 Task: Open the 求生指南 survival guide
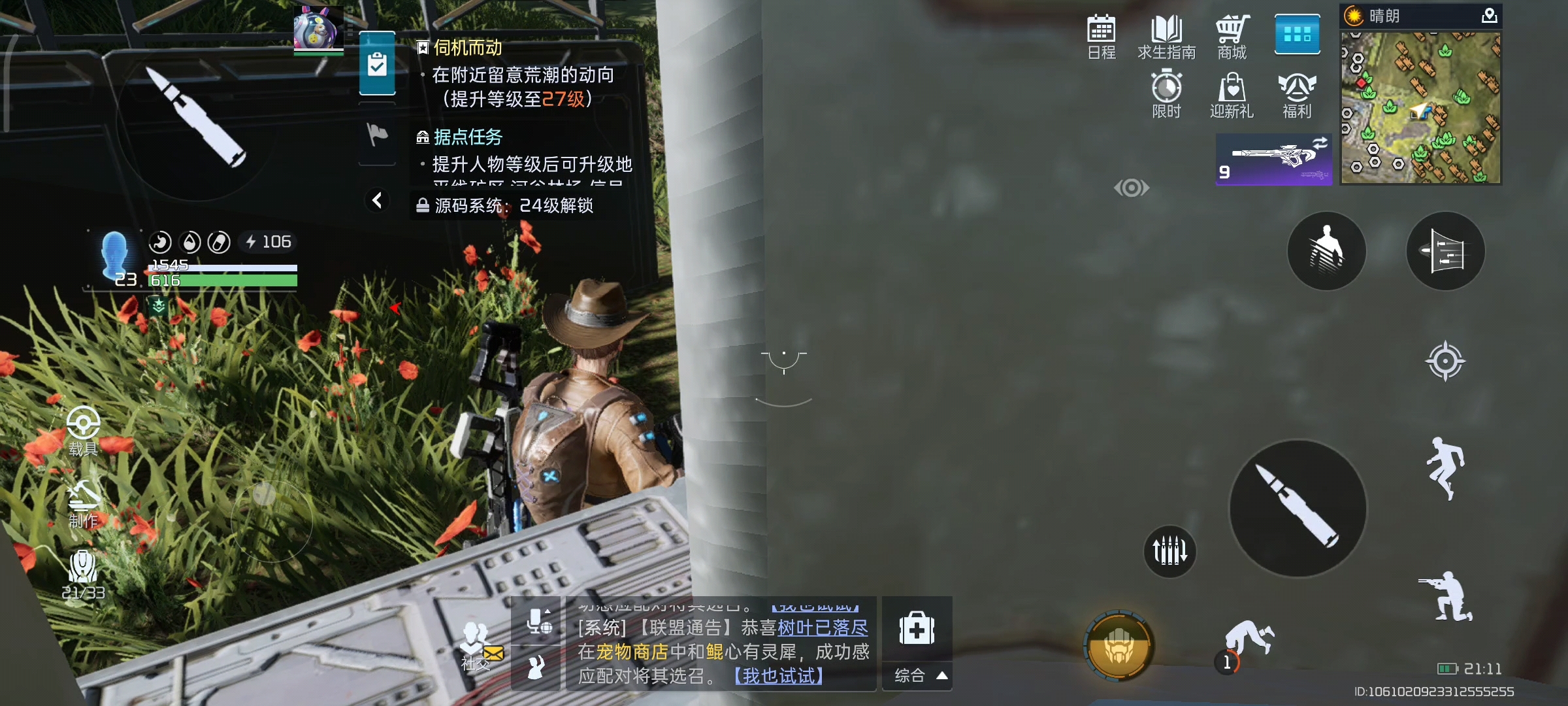(1168, 36)
